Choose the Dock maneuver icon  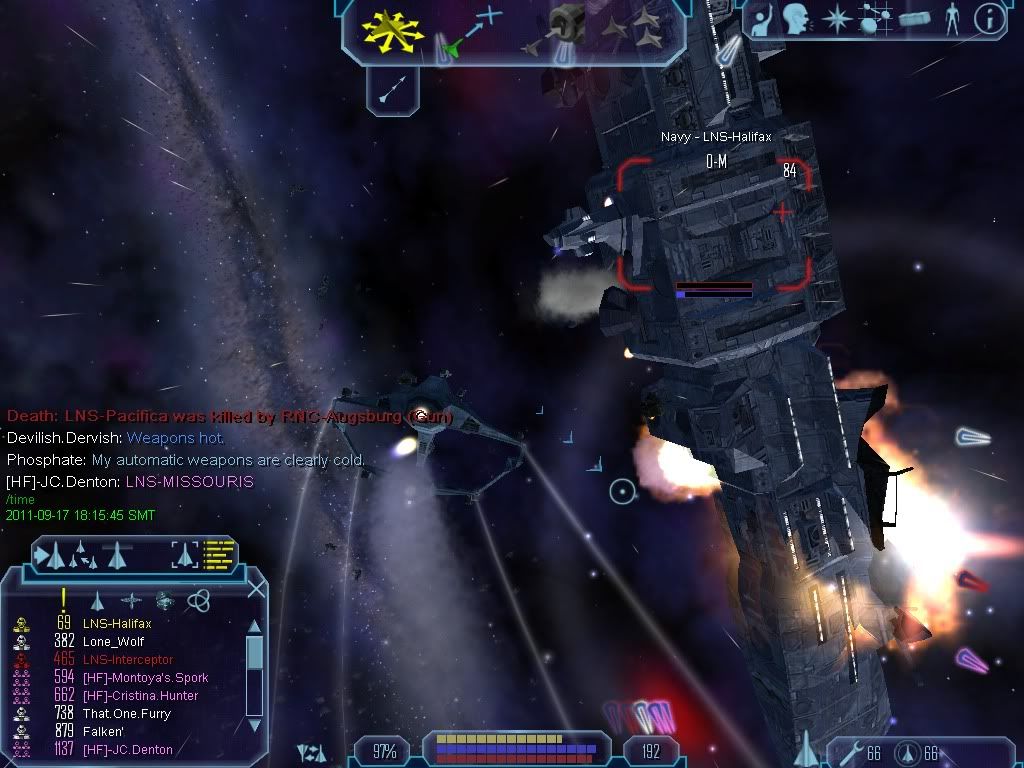tap(555, 30)
